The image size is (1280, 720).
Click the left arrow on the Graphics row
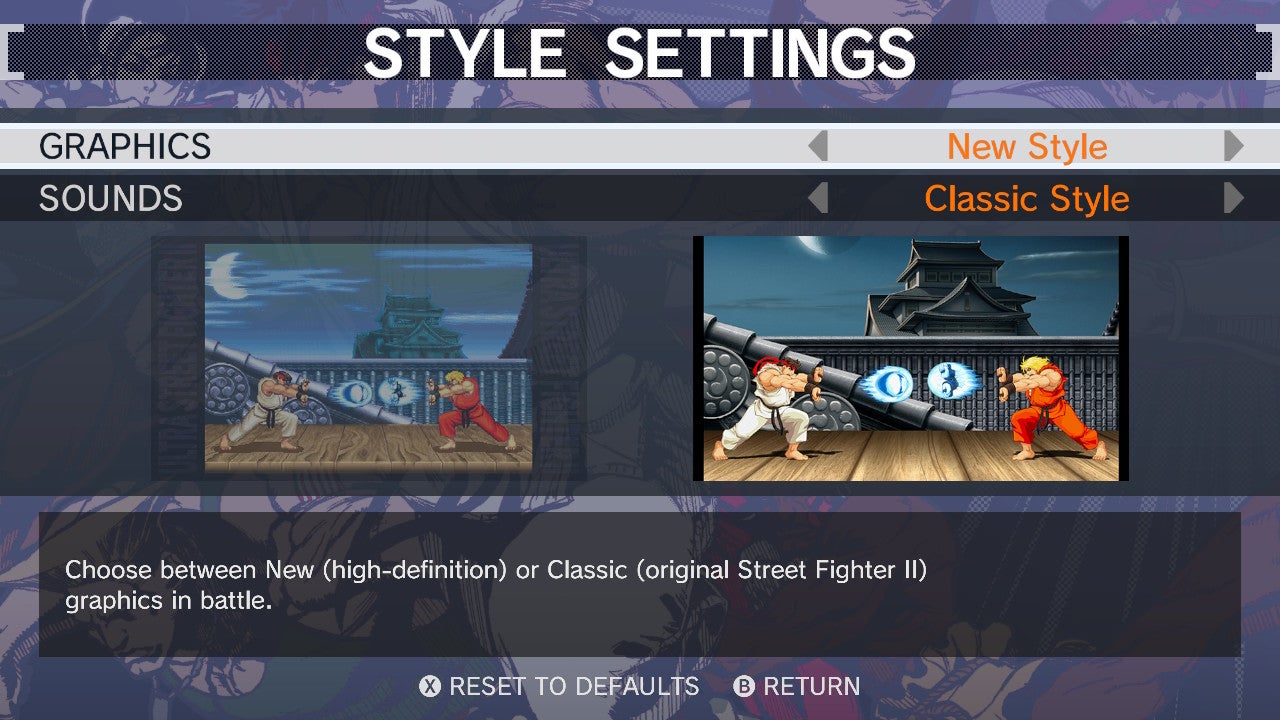click(x=820, y=146)
